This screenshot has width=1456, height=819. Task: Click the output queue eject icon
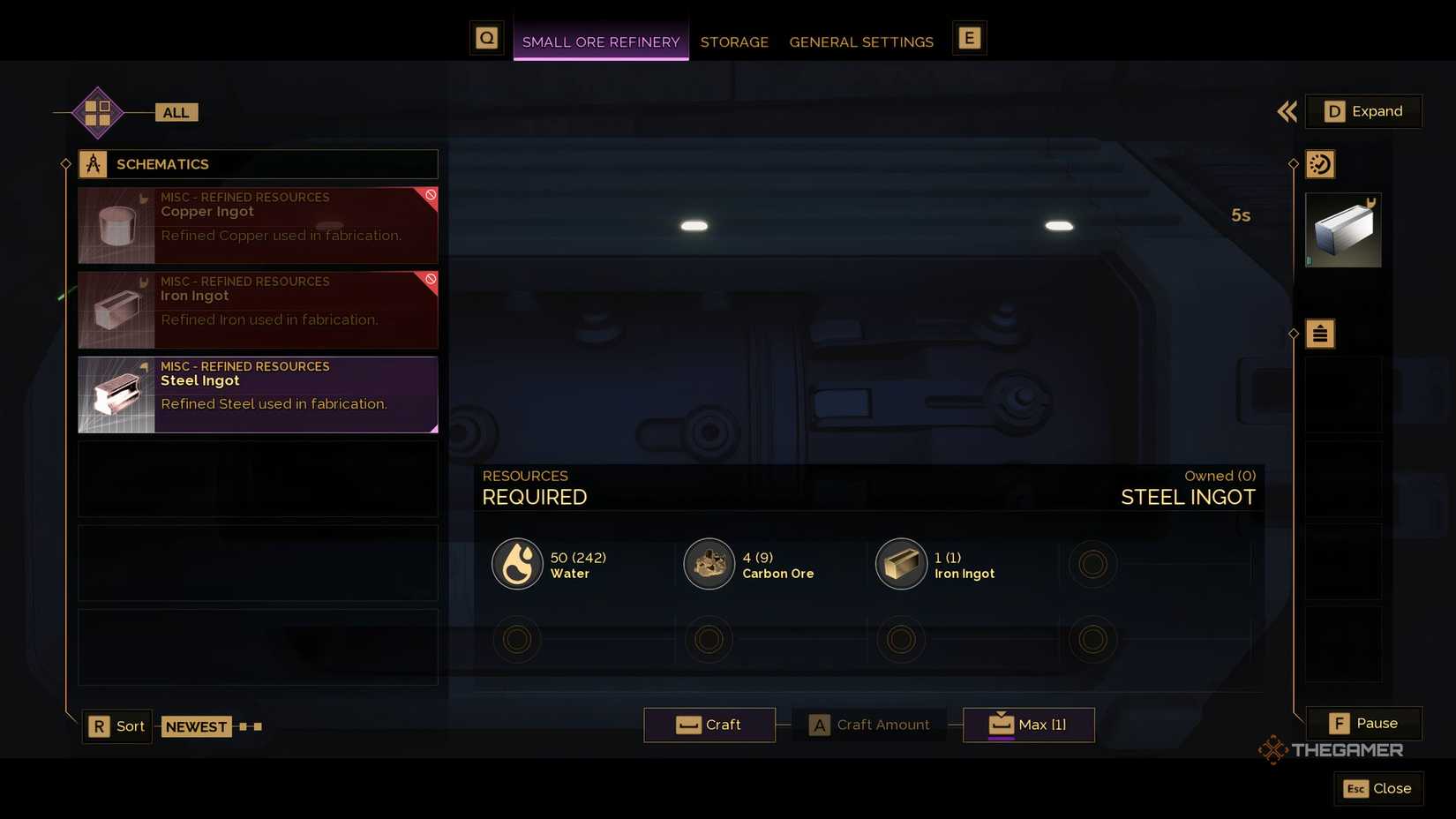coord(1319,334)
